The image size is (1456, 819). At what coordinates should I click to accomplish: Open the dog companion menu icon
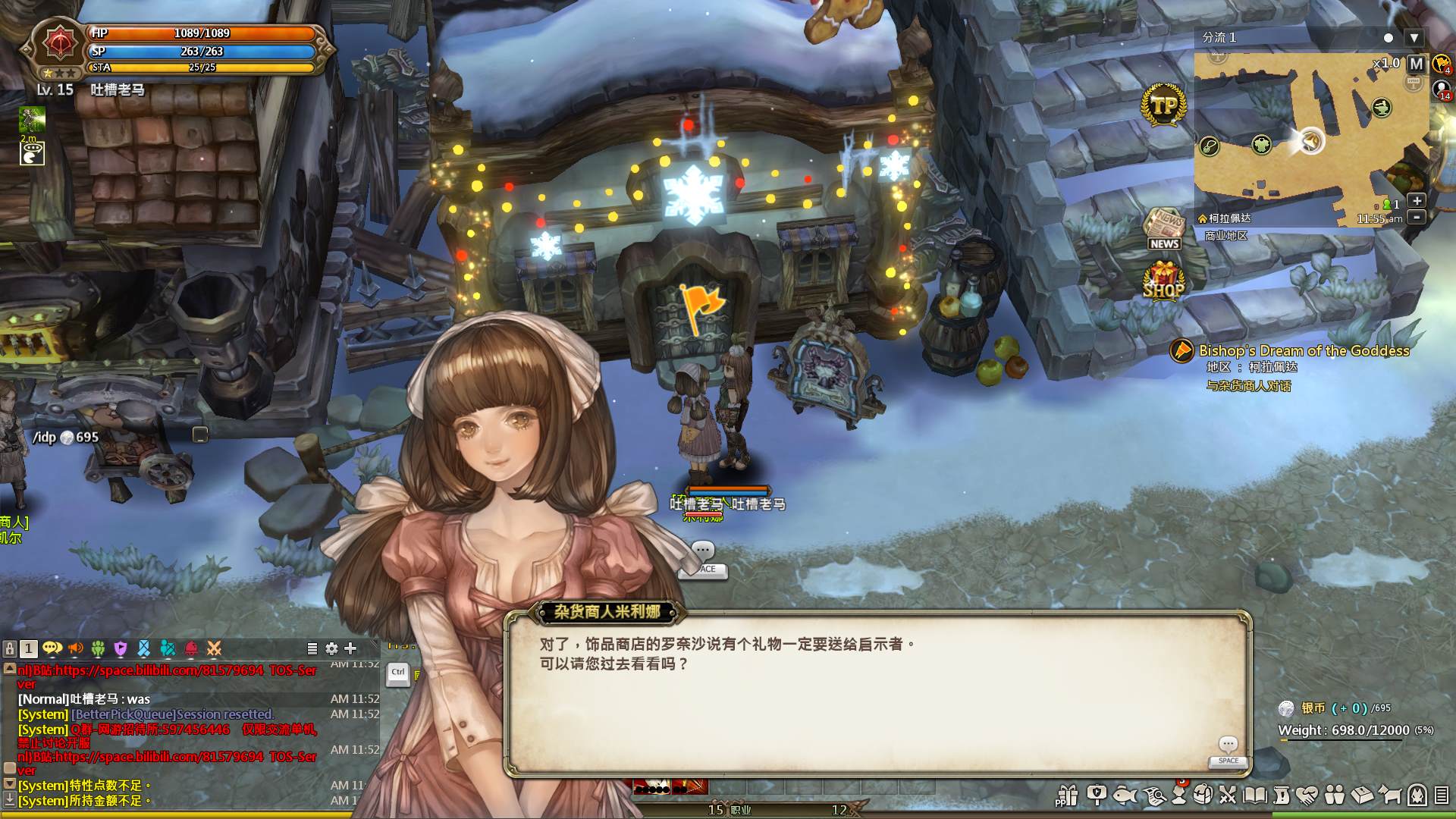1390,795
